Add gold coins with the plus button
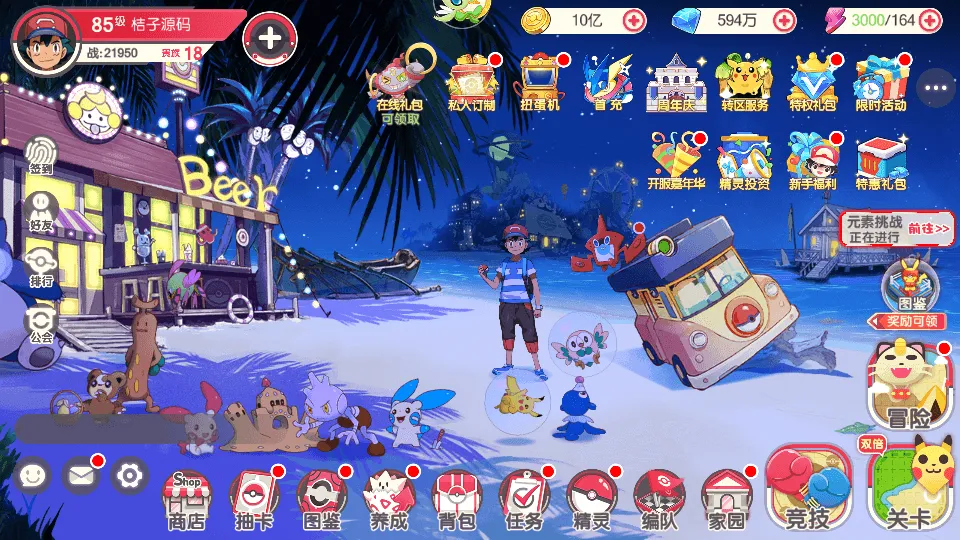 [634, 20]
